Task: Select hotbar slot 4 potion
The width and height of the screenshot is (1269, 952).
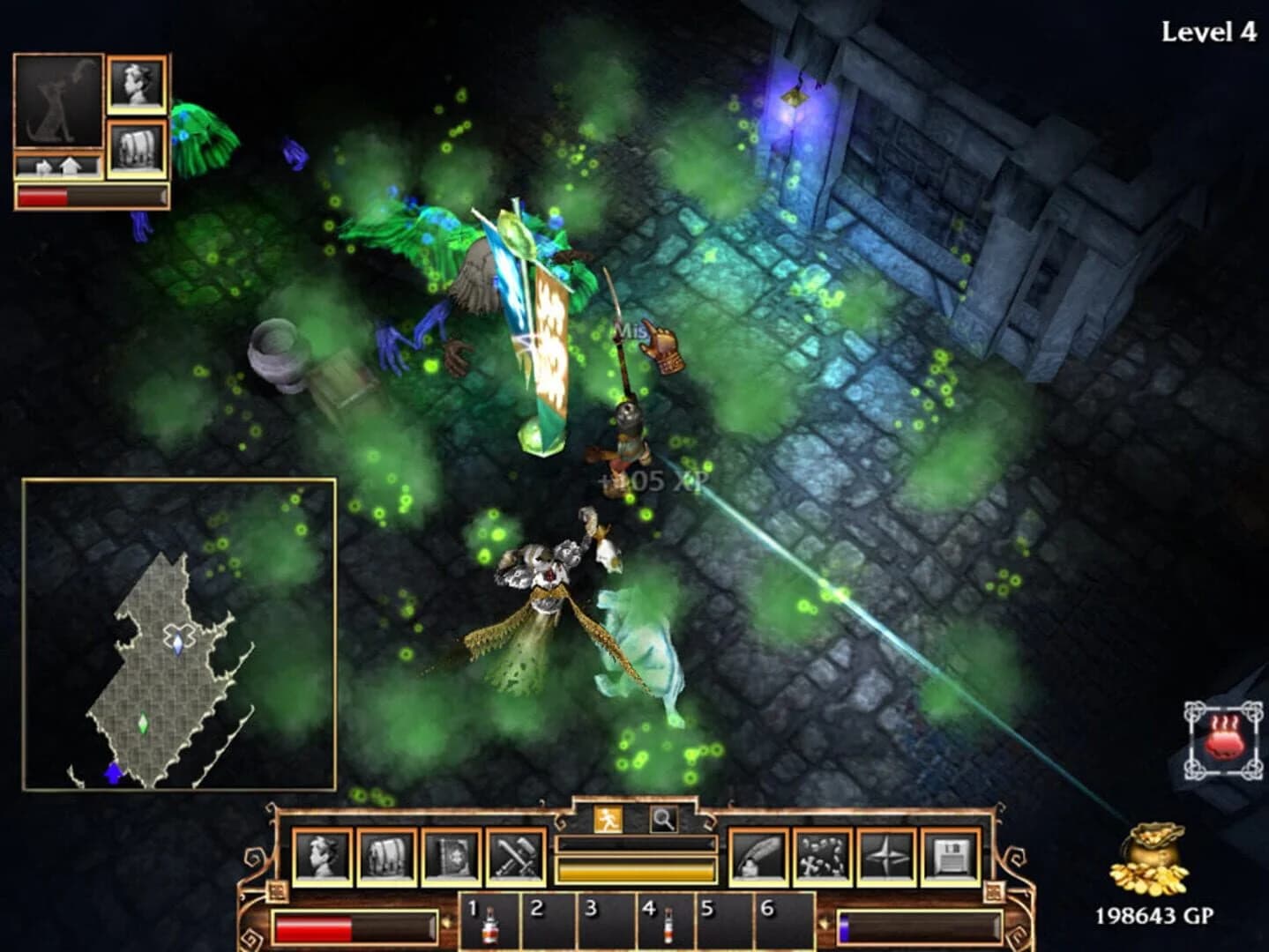Action: (x=668, y=926)
